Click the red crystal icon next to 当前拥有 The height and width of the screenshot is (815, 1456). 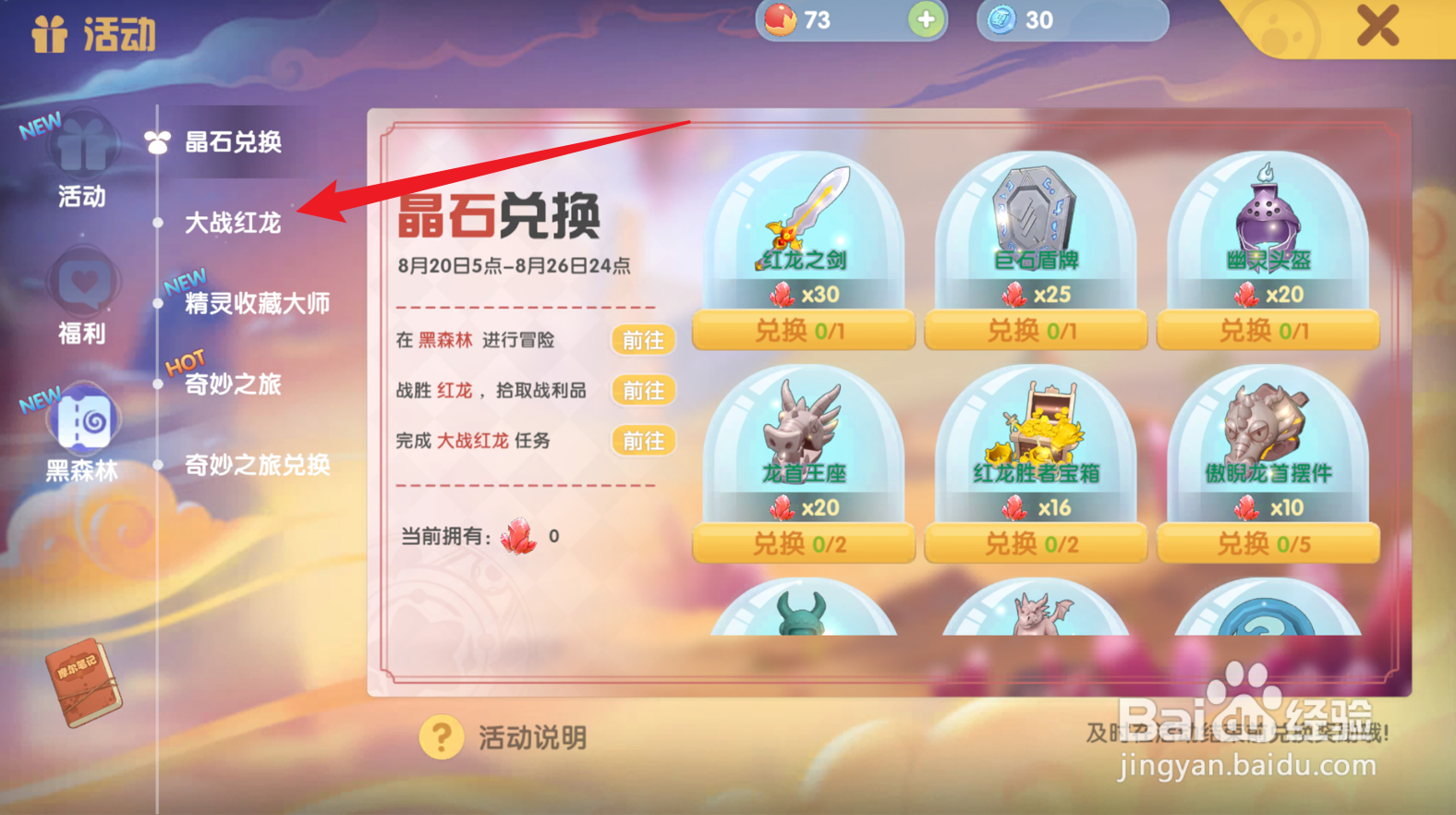pyautogui.click(x=518, y=536)
